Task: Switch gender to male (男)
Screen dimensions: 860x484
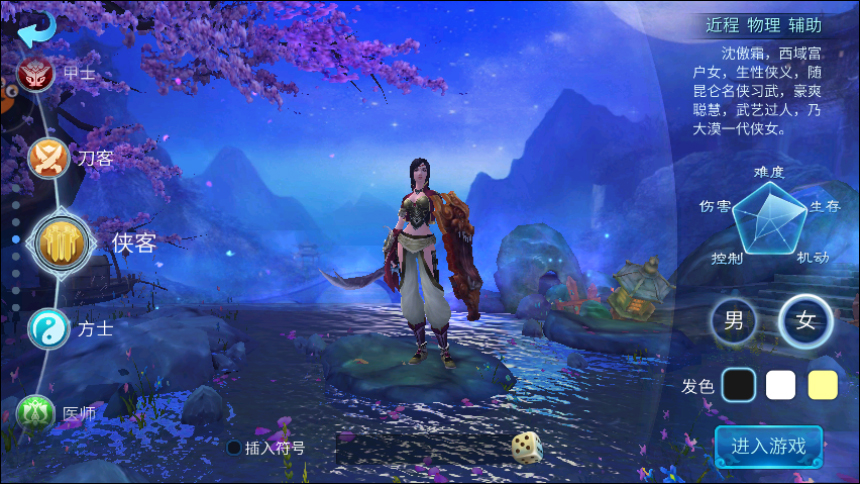Action: pyautogui.click(x=734, y=321)
